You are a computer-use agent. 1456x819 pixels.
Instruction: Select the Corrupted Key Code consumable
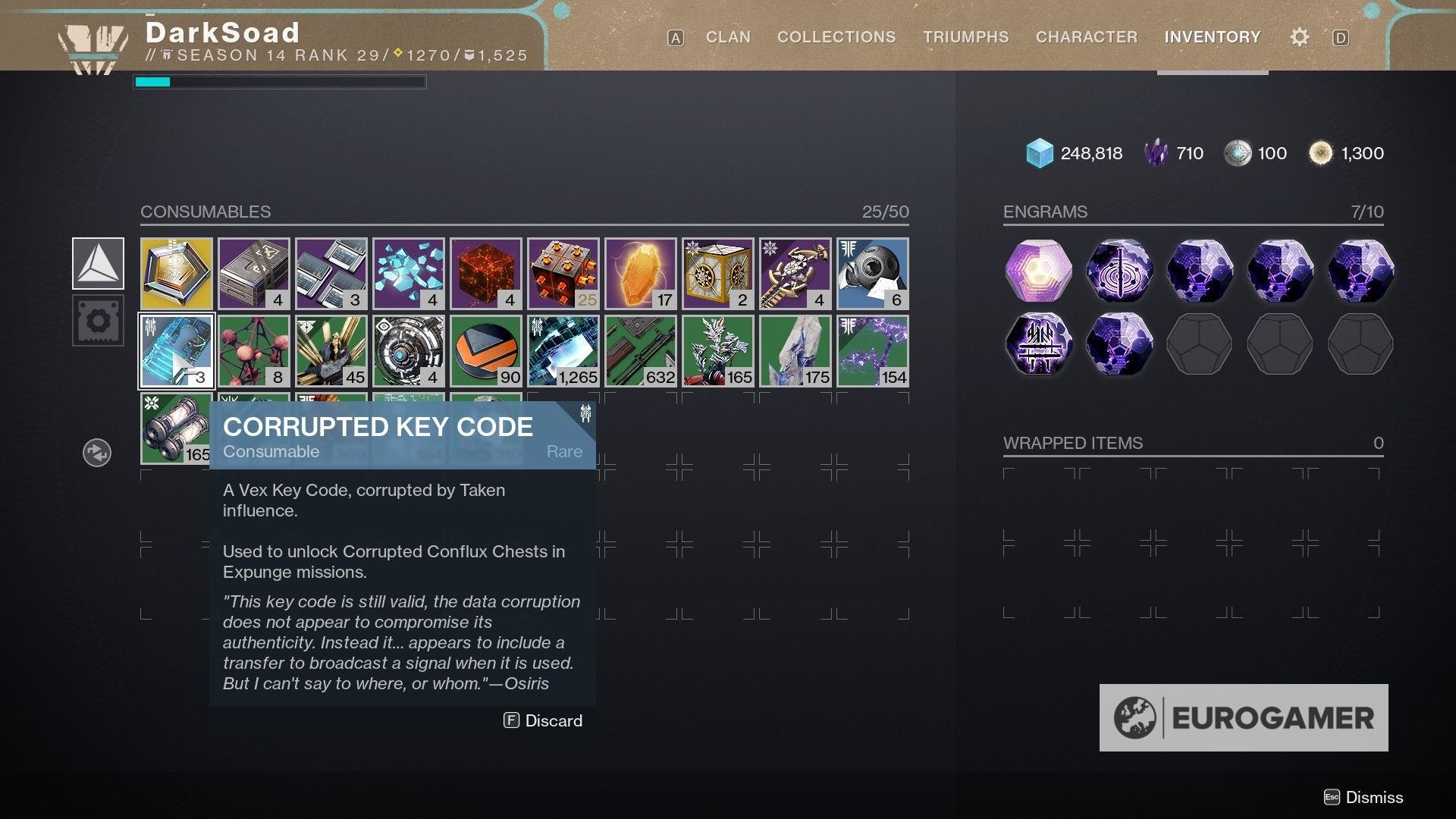click(x=176, y=350)
